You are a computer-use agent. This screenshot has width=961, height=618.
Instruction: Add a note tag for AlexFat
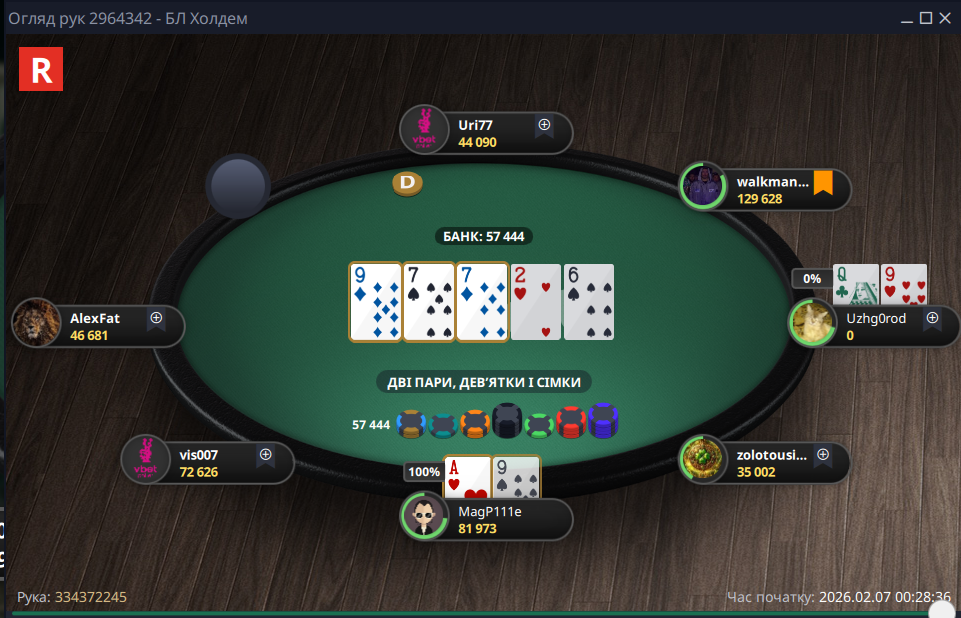click(x=156, y=318)
